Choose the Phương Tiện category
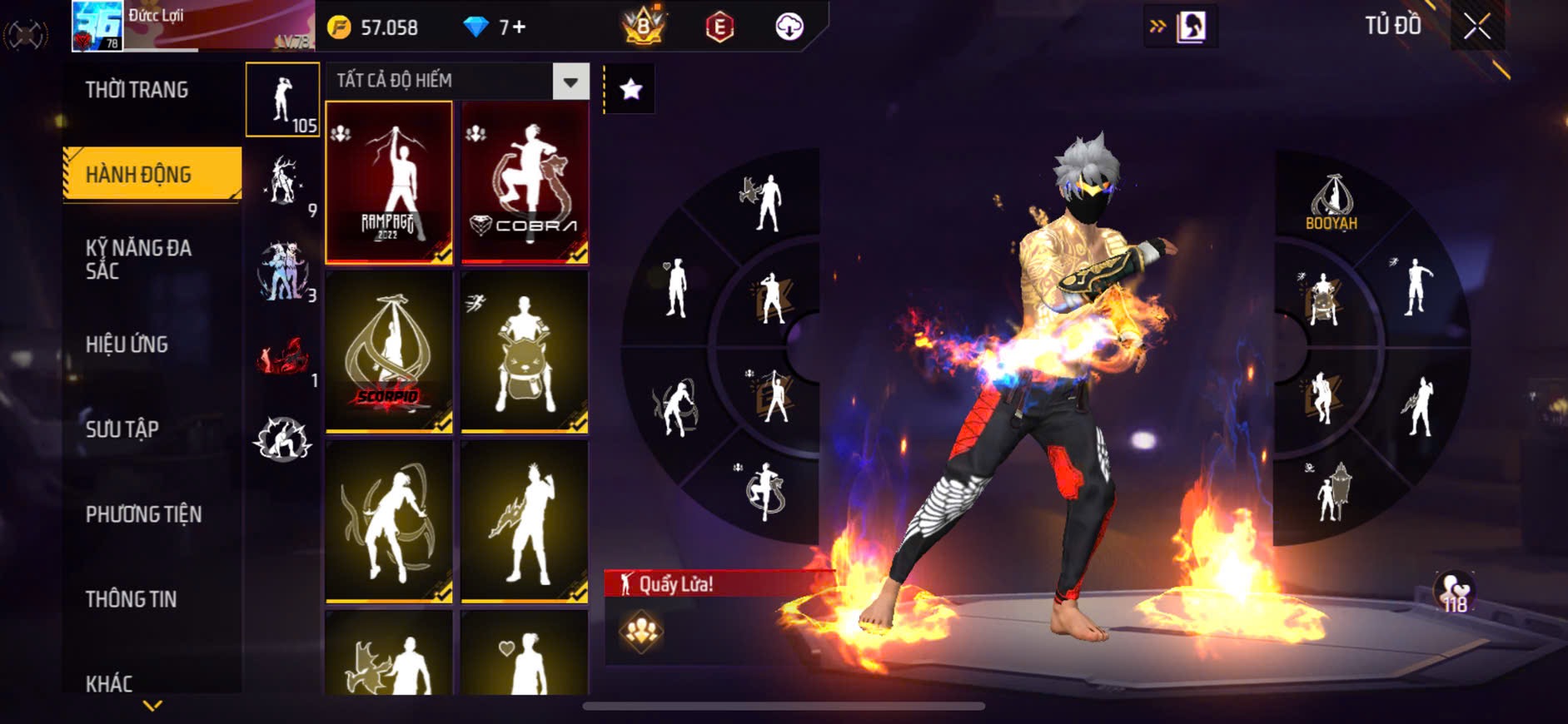 click(143, 514)
